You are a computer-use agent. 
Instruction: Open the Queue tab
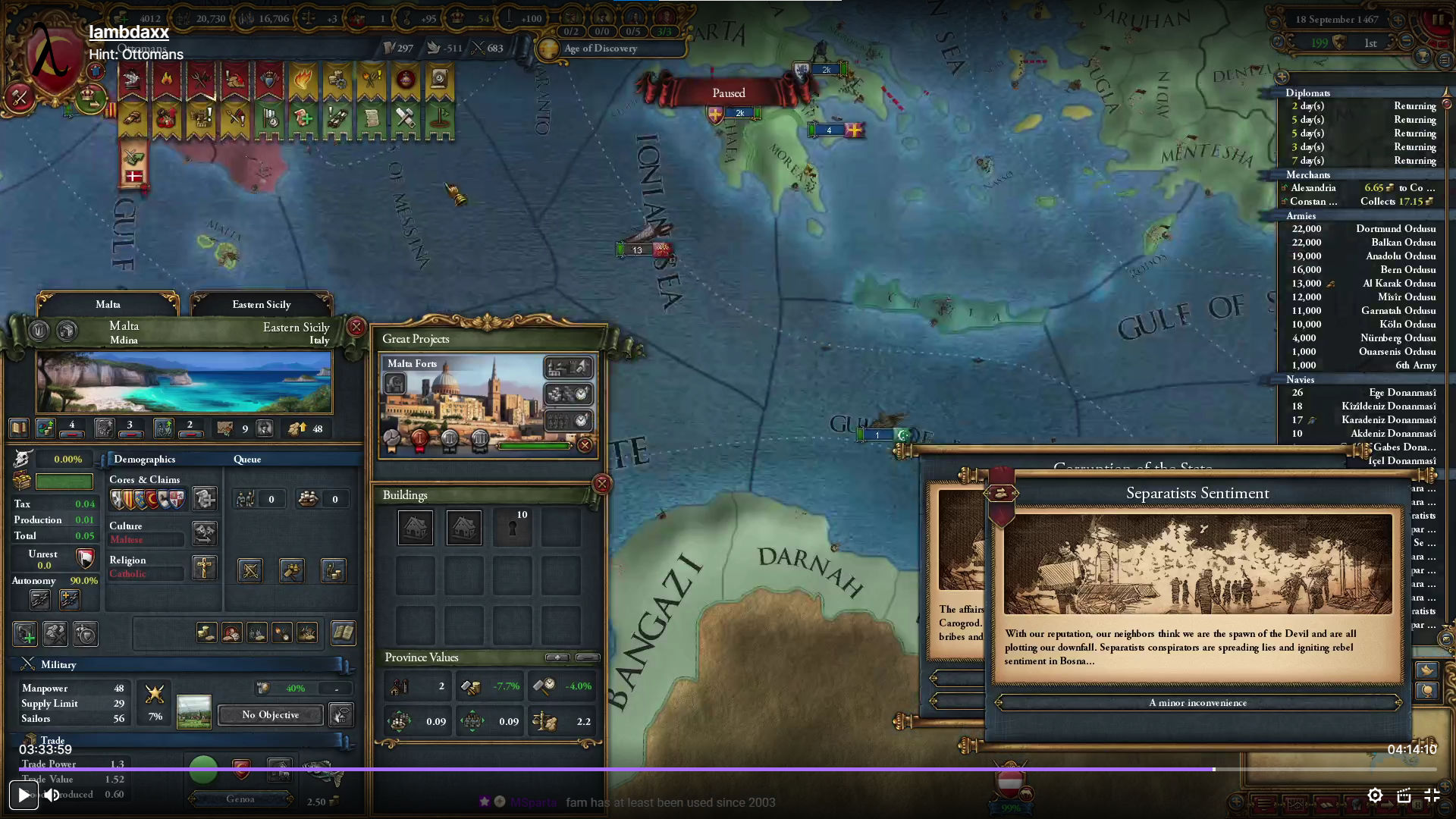click(247, 460)
